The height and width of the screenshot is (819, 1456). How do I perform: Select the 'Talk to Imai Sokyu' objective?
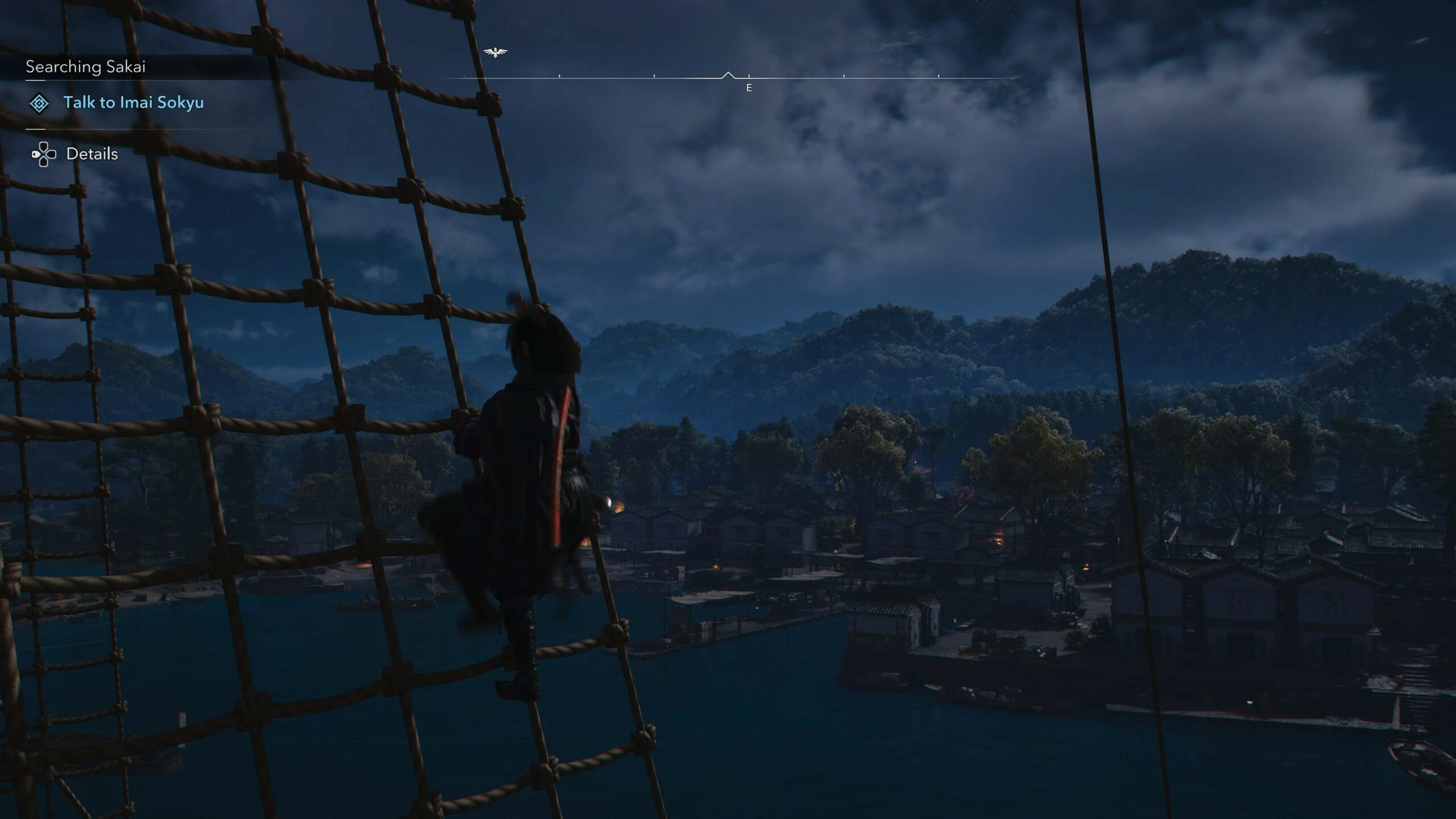pyautogui.click(x=133, y=103)
